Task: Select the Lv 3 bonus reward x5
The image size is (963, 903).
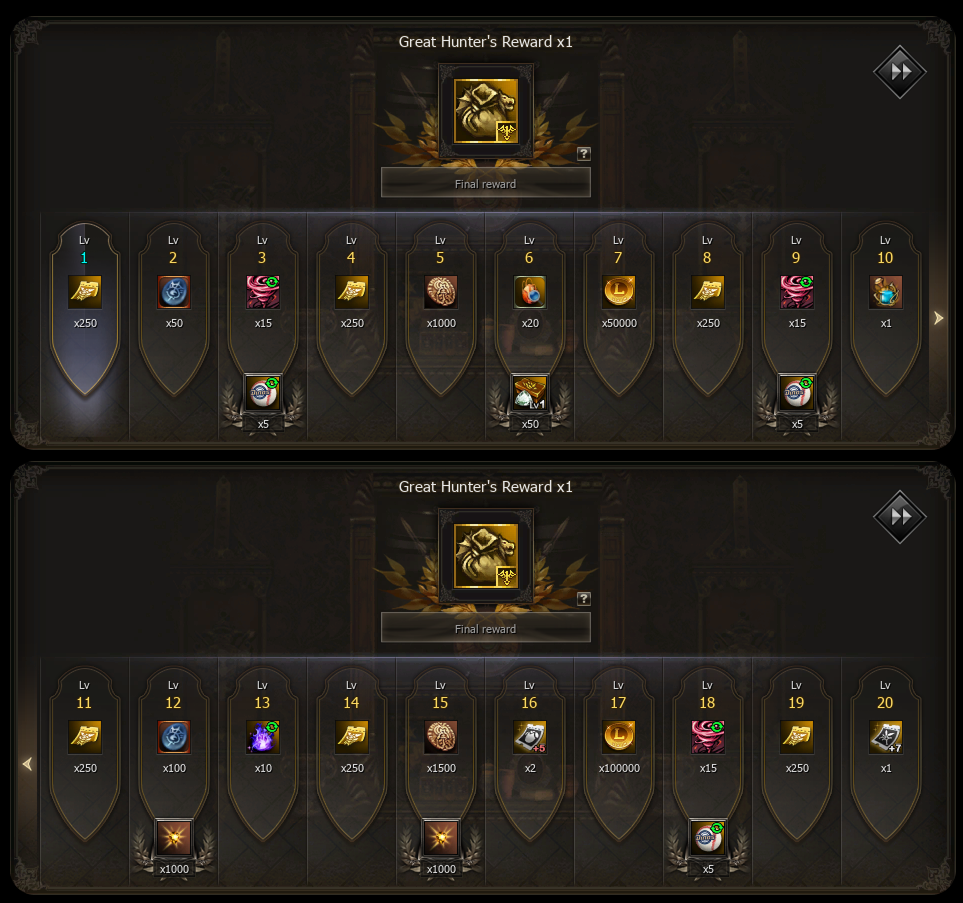Action: (x=263, y=393)
